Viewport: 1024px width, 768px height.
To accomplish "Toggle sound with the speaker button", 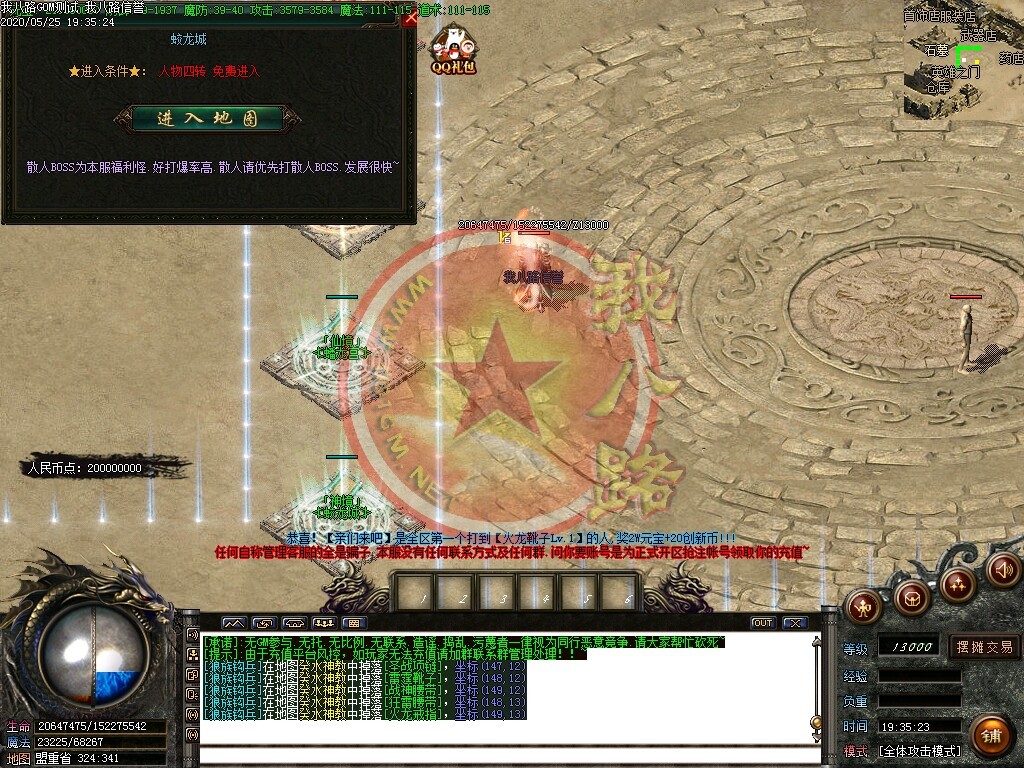I will point(1003,569).
